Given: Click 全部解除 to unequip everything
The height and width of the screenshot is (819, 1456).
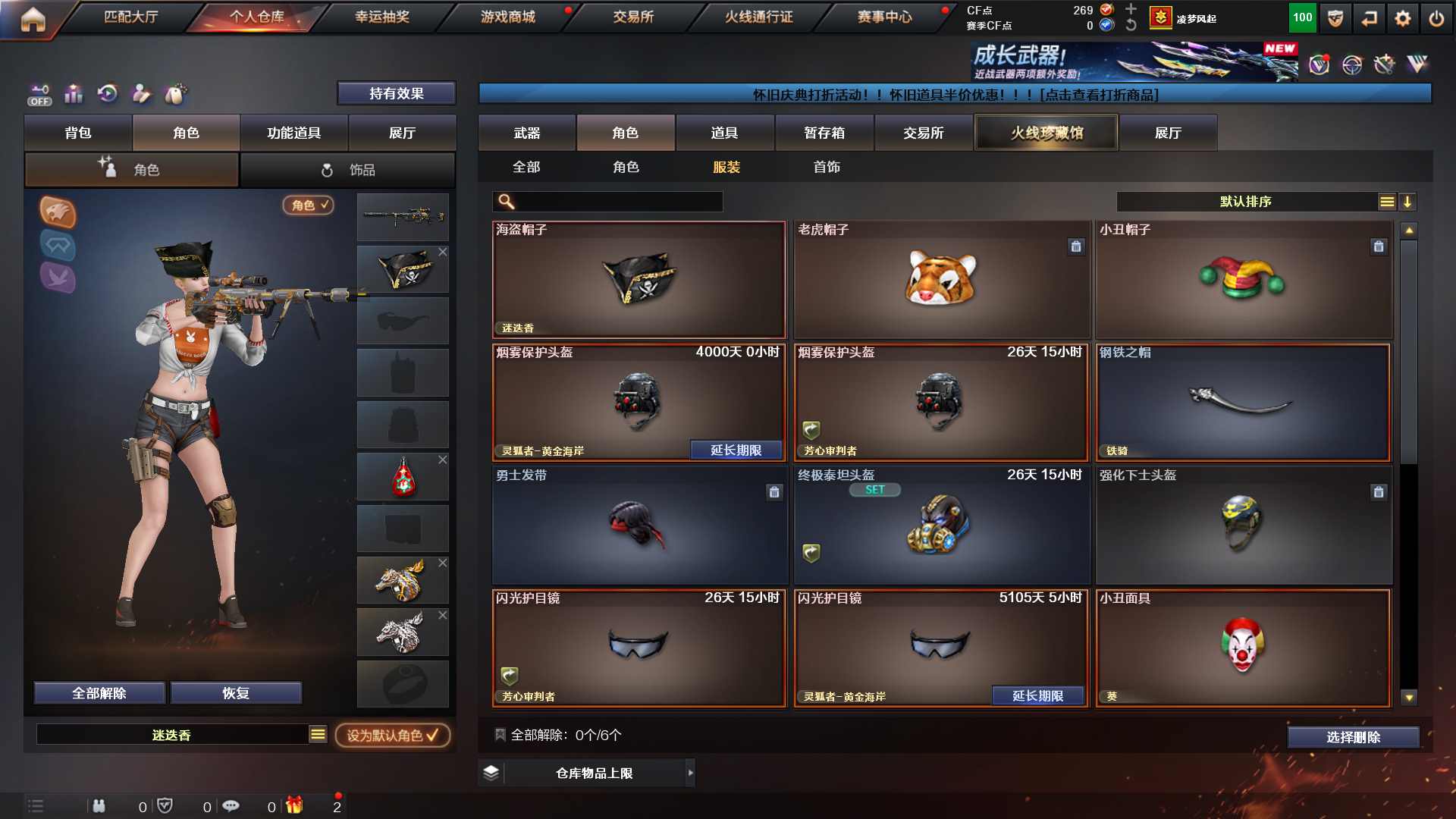Looking at the screenshot, I should (99, 693).
